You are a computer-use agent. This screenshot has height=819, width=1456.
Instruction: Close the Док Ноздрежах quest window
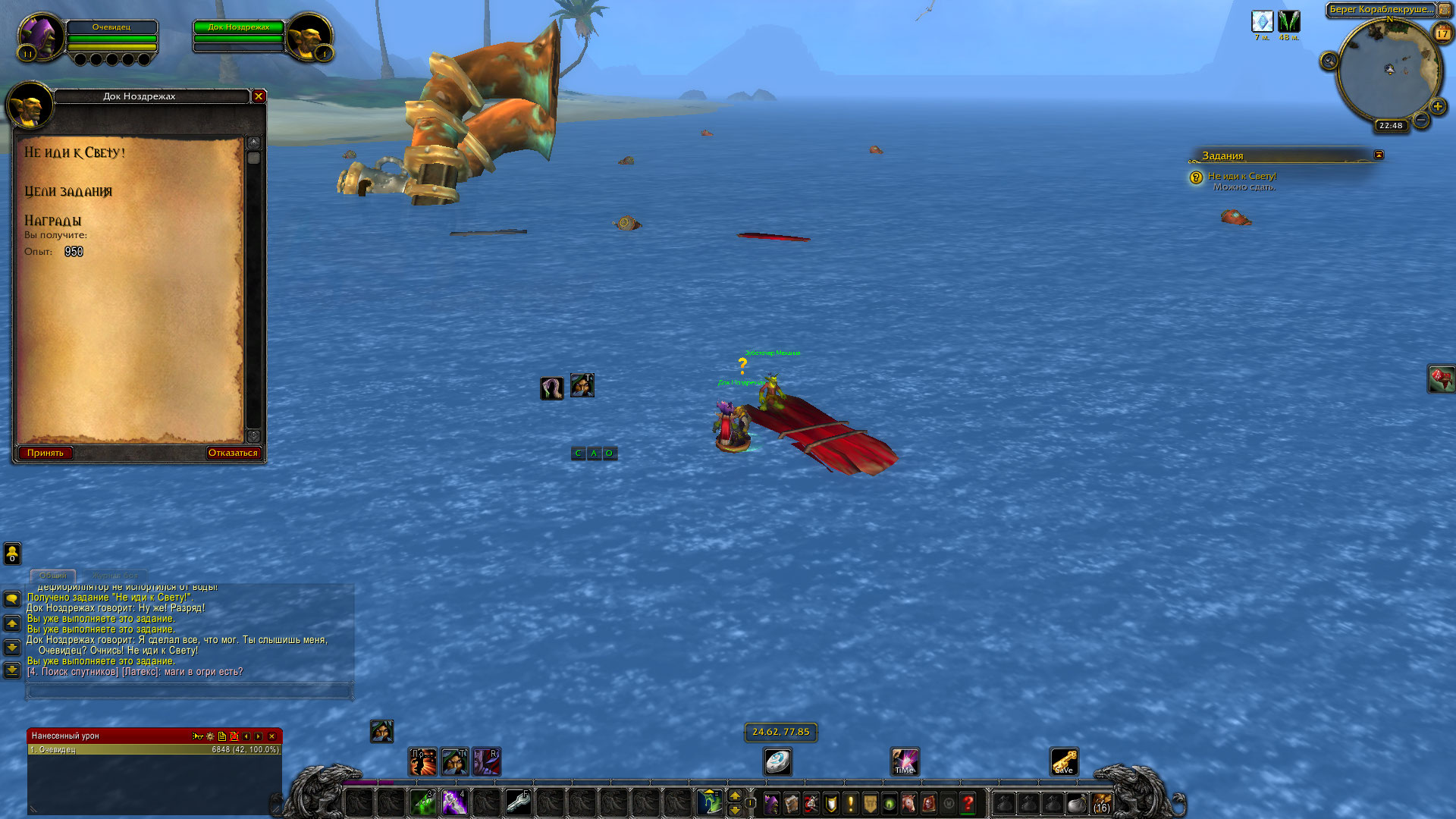tap(259, 96)
